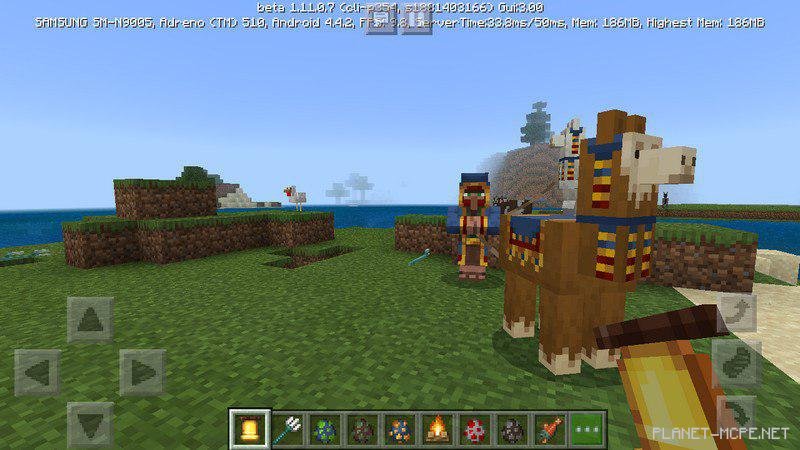The image size is (800, 450).
Task: Tap the move right arrow button
Action: point(142,372)
